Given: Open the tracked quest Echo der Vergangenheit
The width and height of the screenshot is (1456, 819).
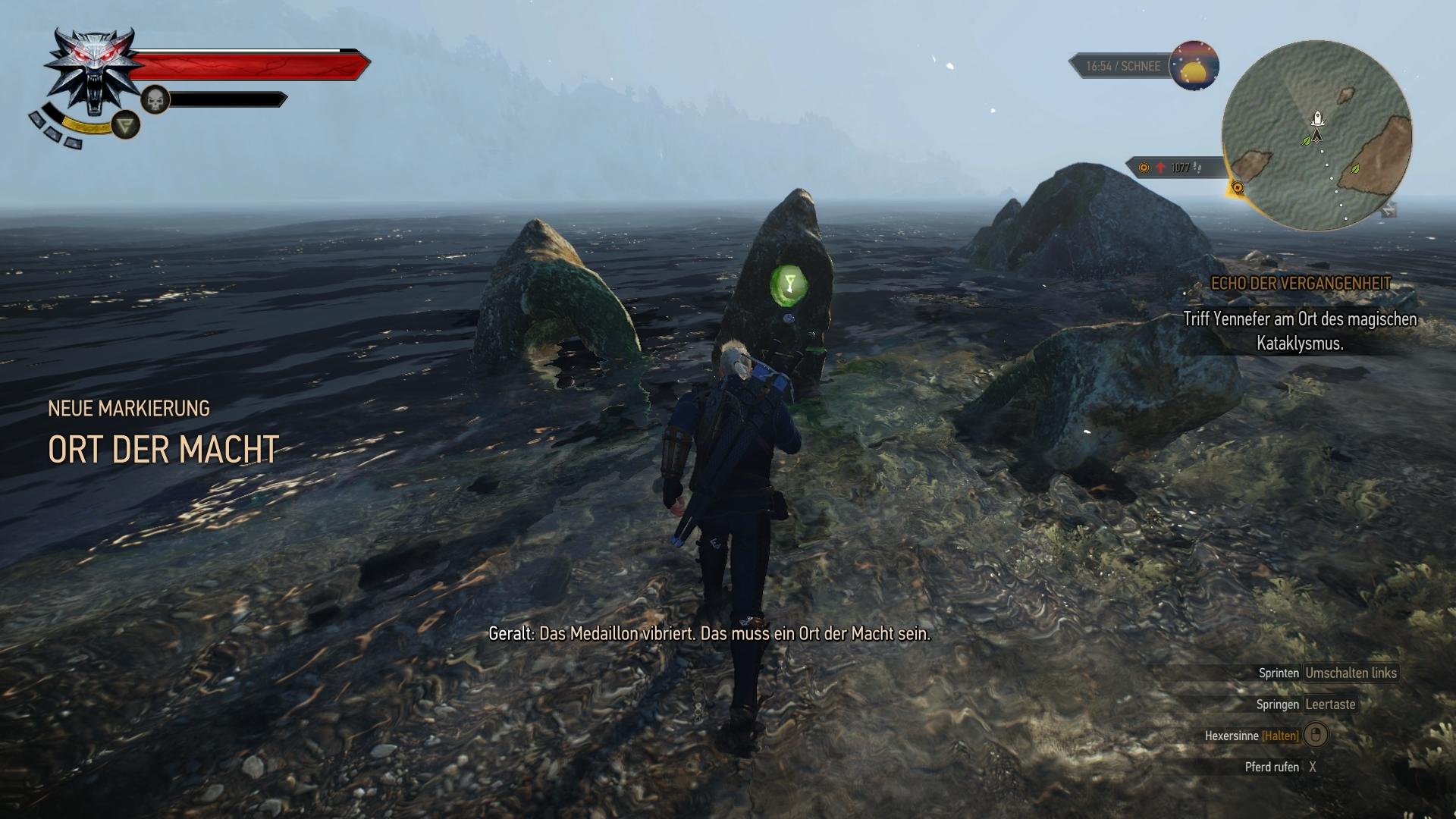Looking at the screenshot, I should coord(1301,284).
